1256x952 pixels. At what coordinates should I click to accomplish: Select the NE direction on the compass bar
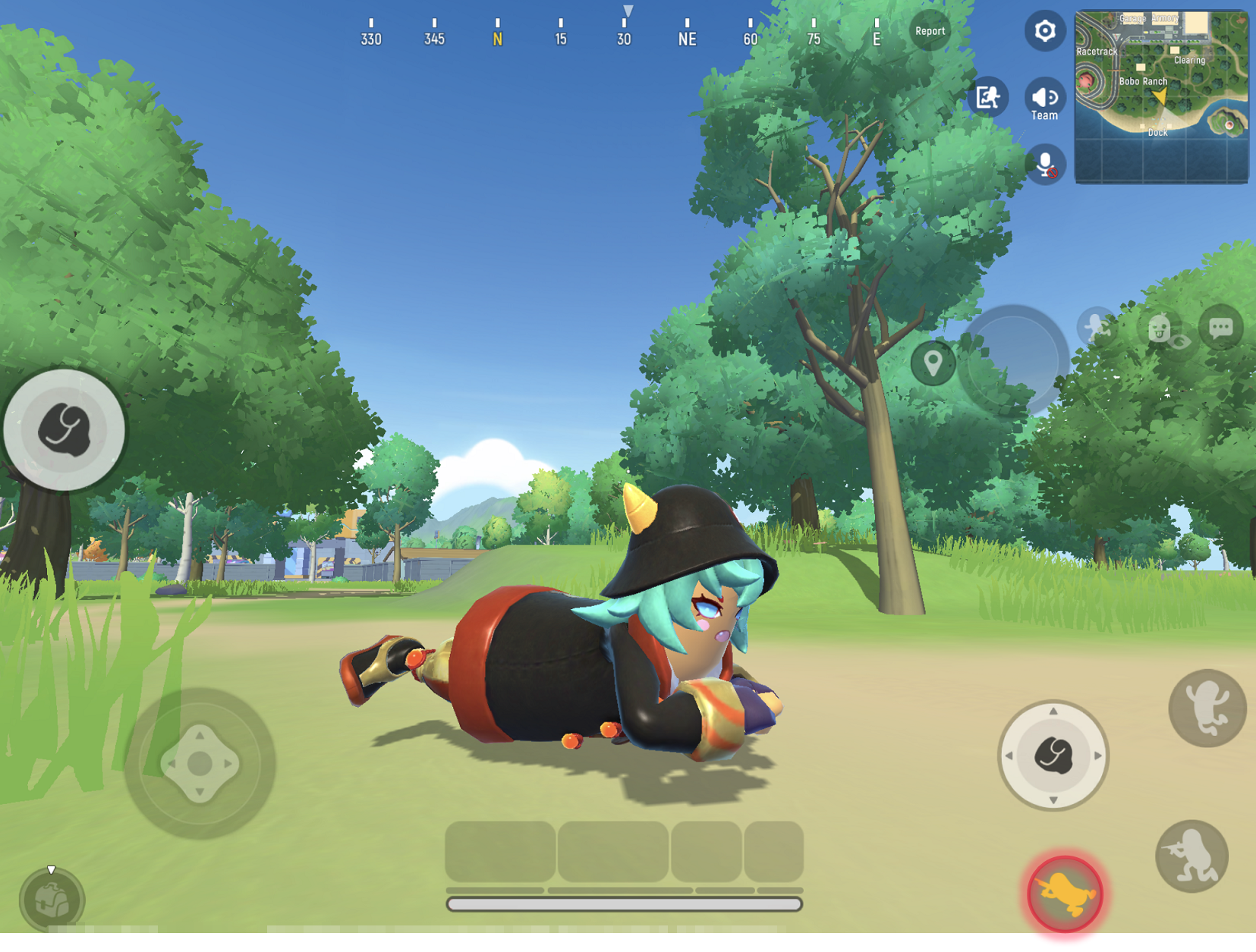coord(687,38)
